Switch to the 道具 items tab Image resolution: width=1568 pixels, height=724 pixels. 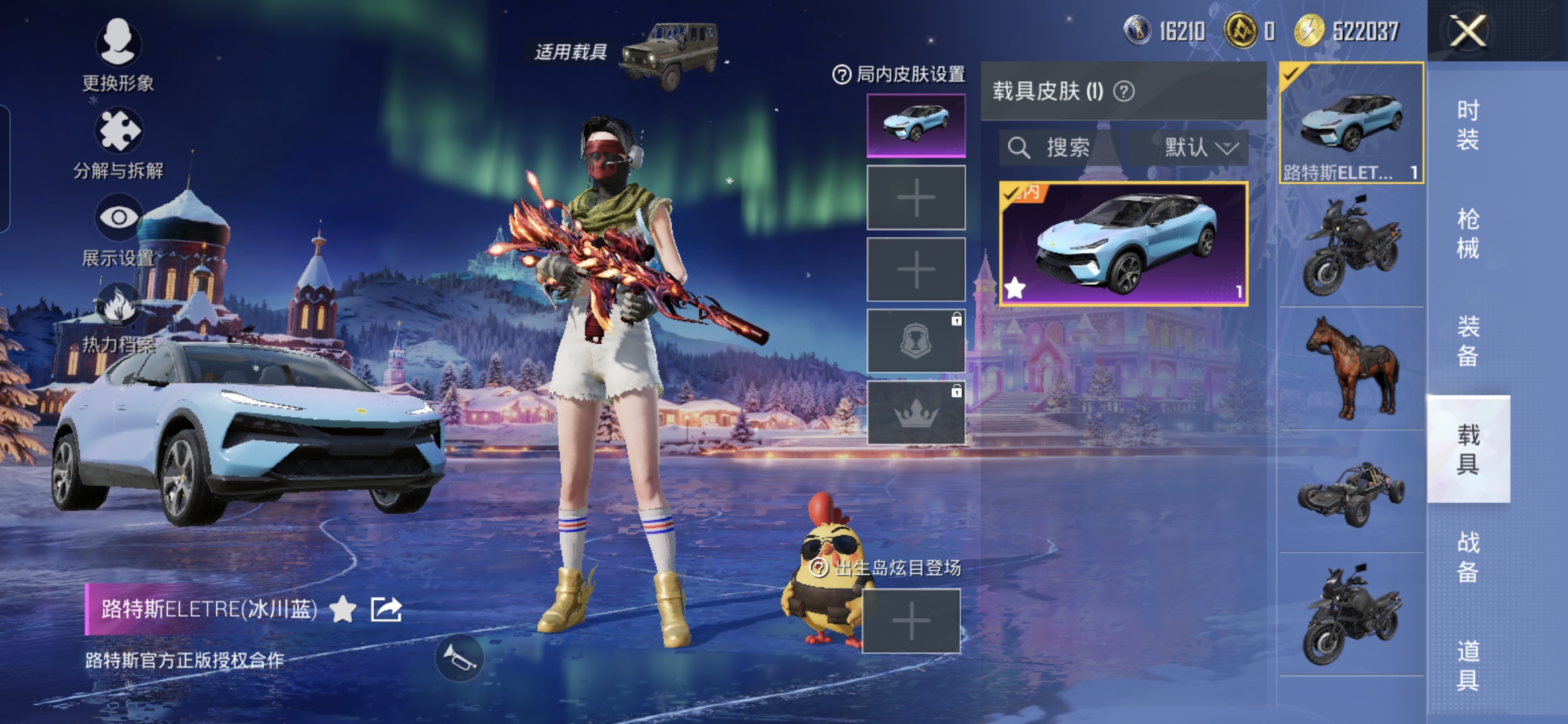pyautogui.click(x=1467, y=665)
